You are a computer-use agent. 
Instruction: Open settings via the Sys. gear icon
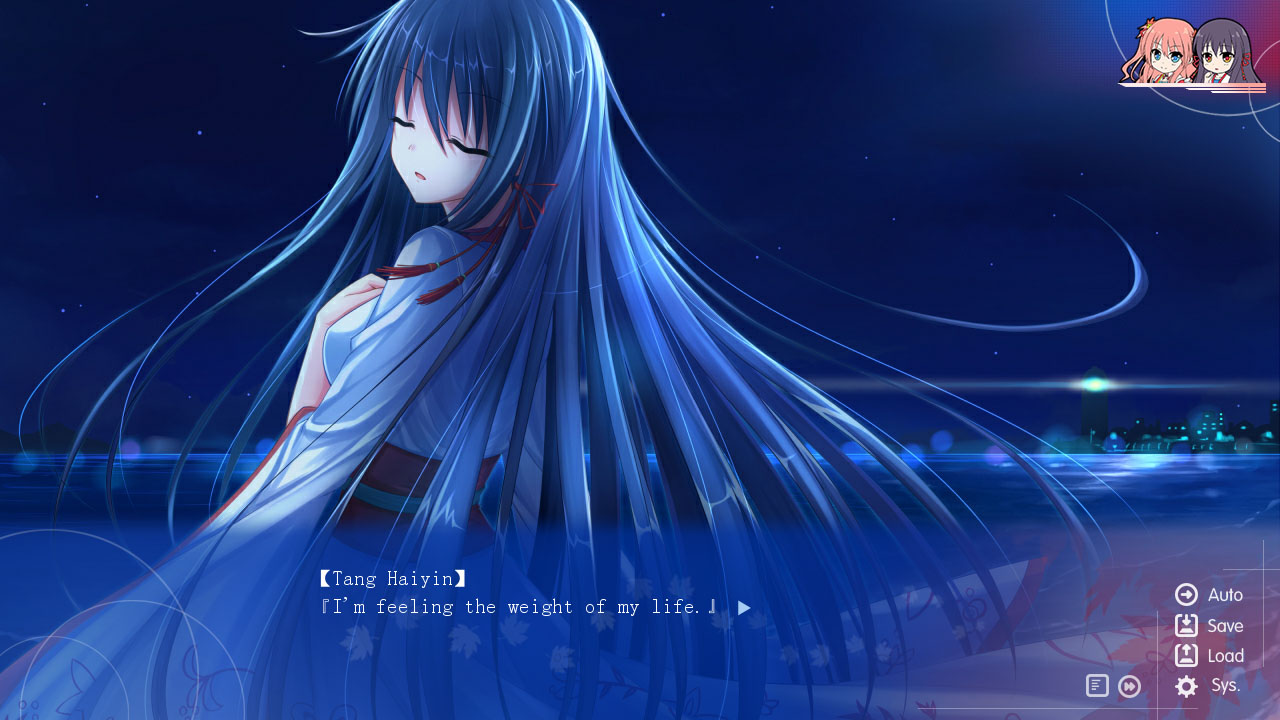[x=1184, y=687]
